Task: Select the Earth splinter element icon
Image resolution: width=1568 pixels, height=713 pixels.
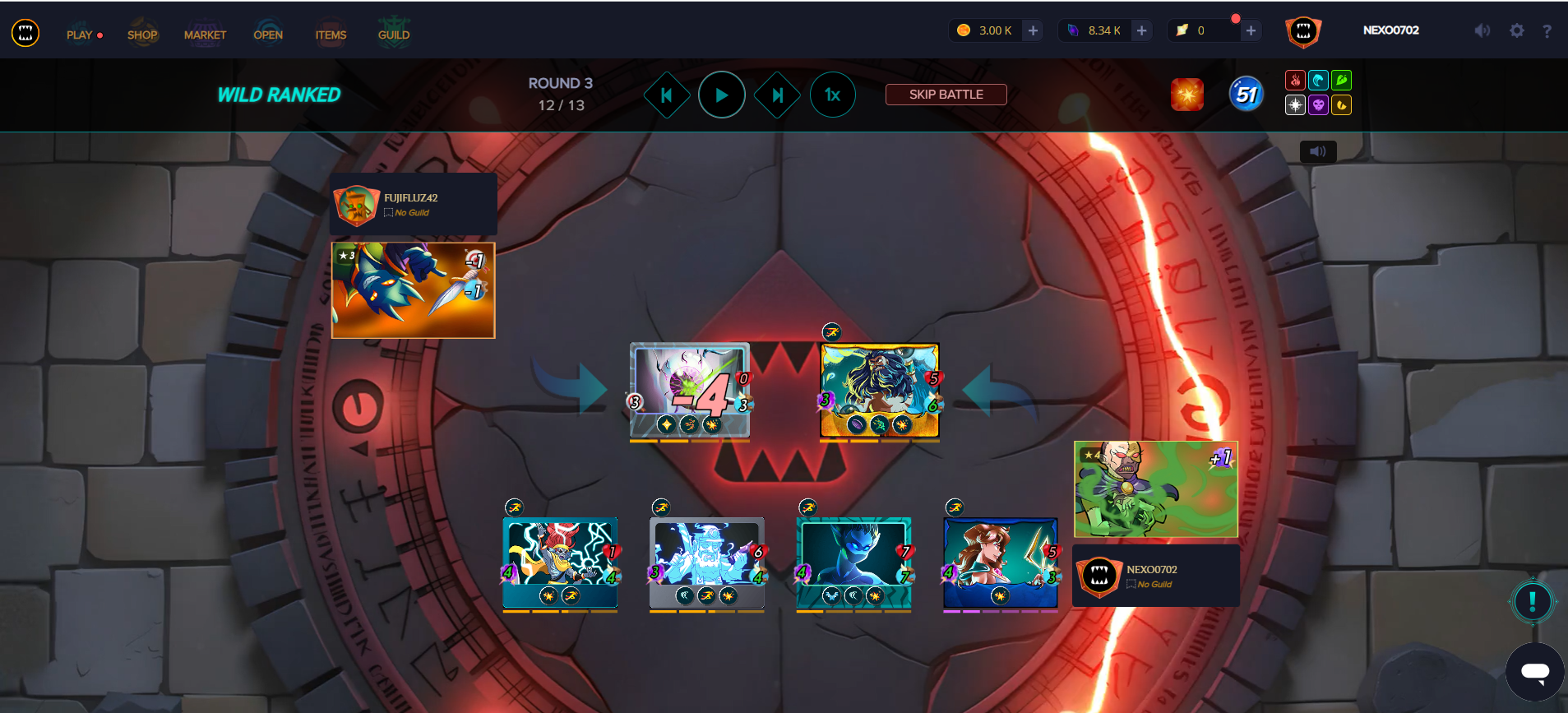Action: [x=1342, y=80]
